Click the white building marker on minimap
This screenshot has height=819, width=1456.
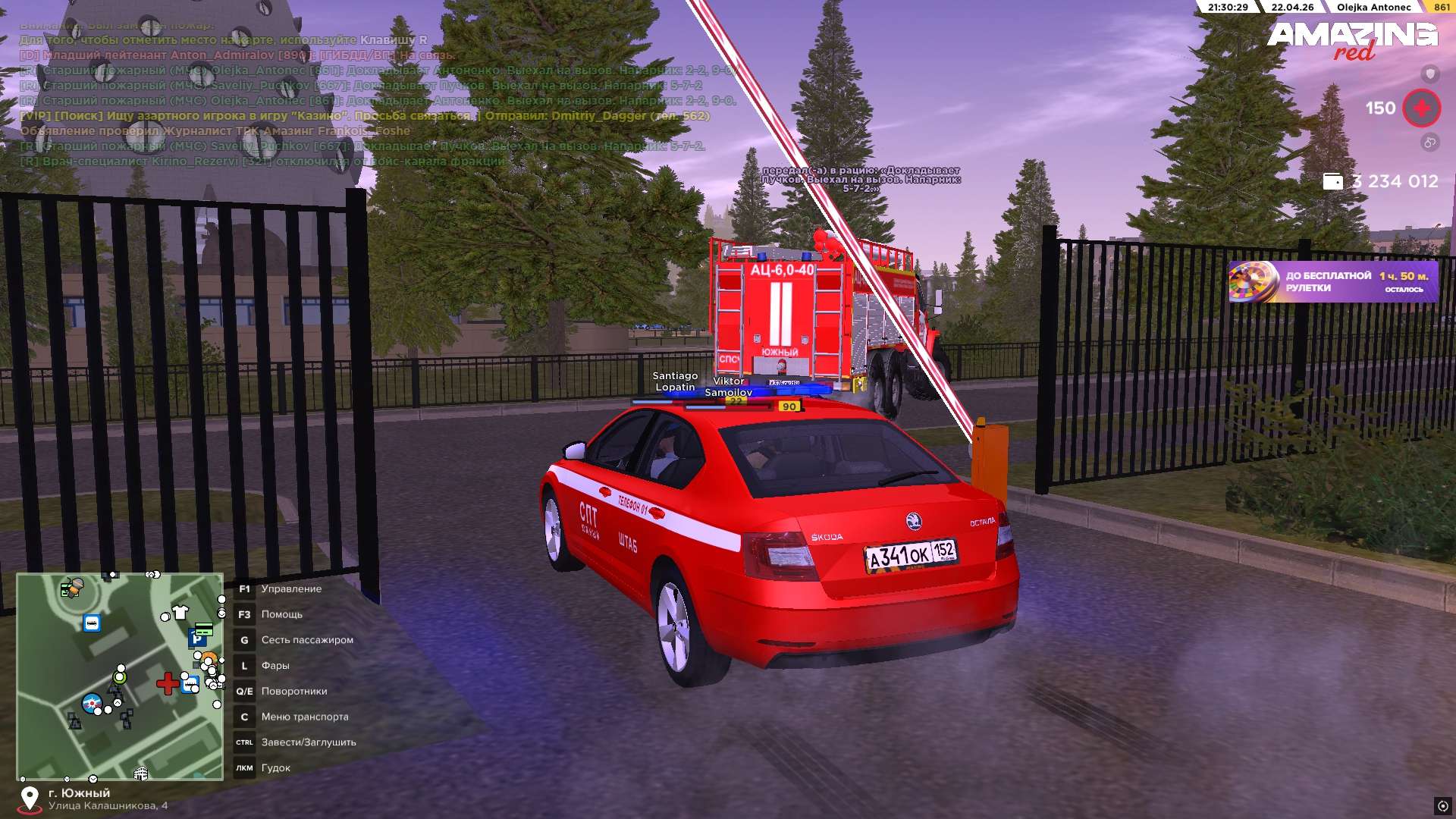tap(140, 773)
